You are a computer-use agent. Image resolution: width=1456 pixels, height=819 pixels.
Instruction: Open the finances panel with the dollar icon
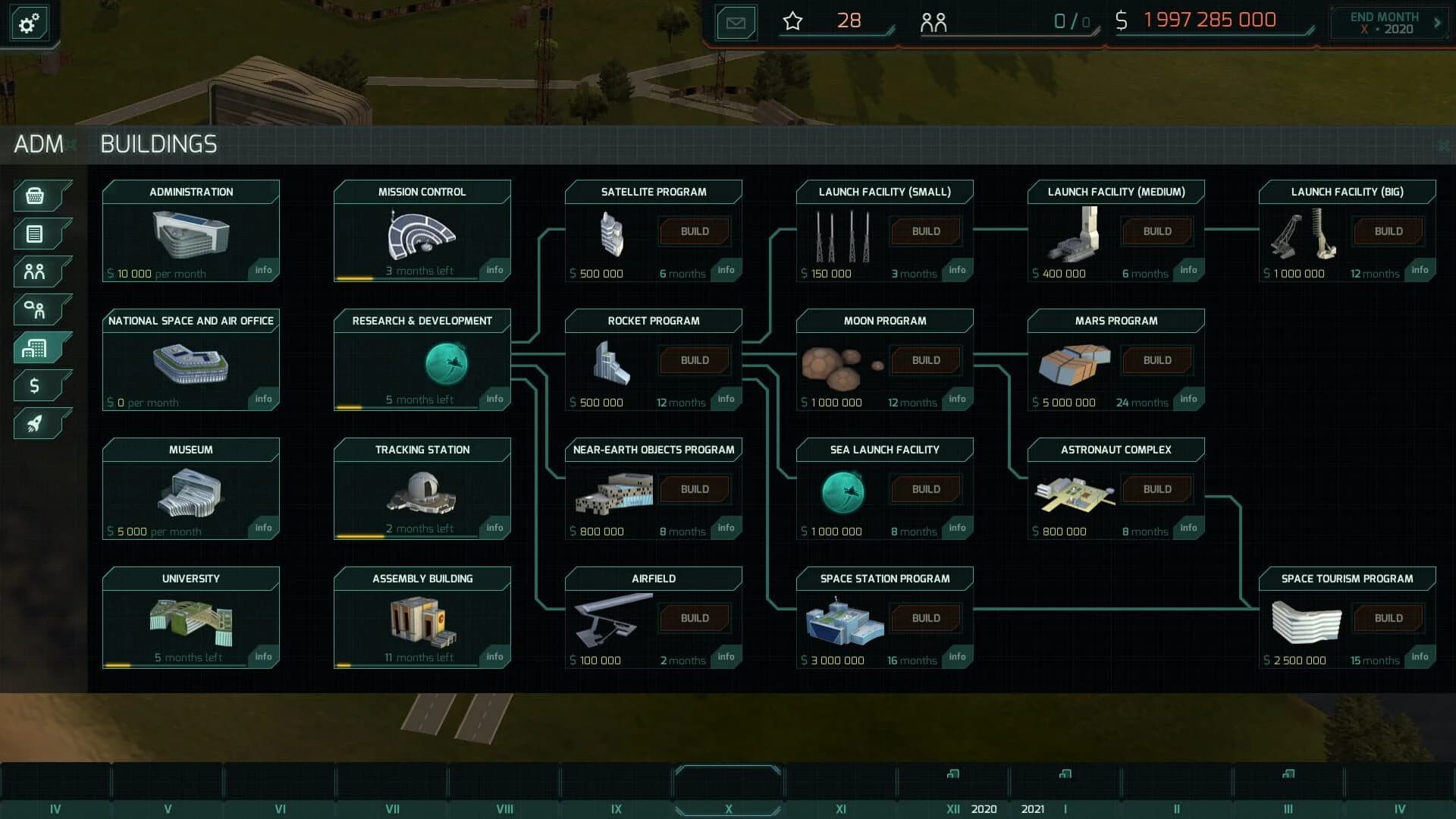(33, 385)
